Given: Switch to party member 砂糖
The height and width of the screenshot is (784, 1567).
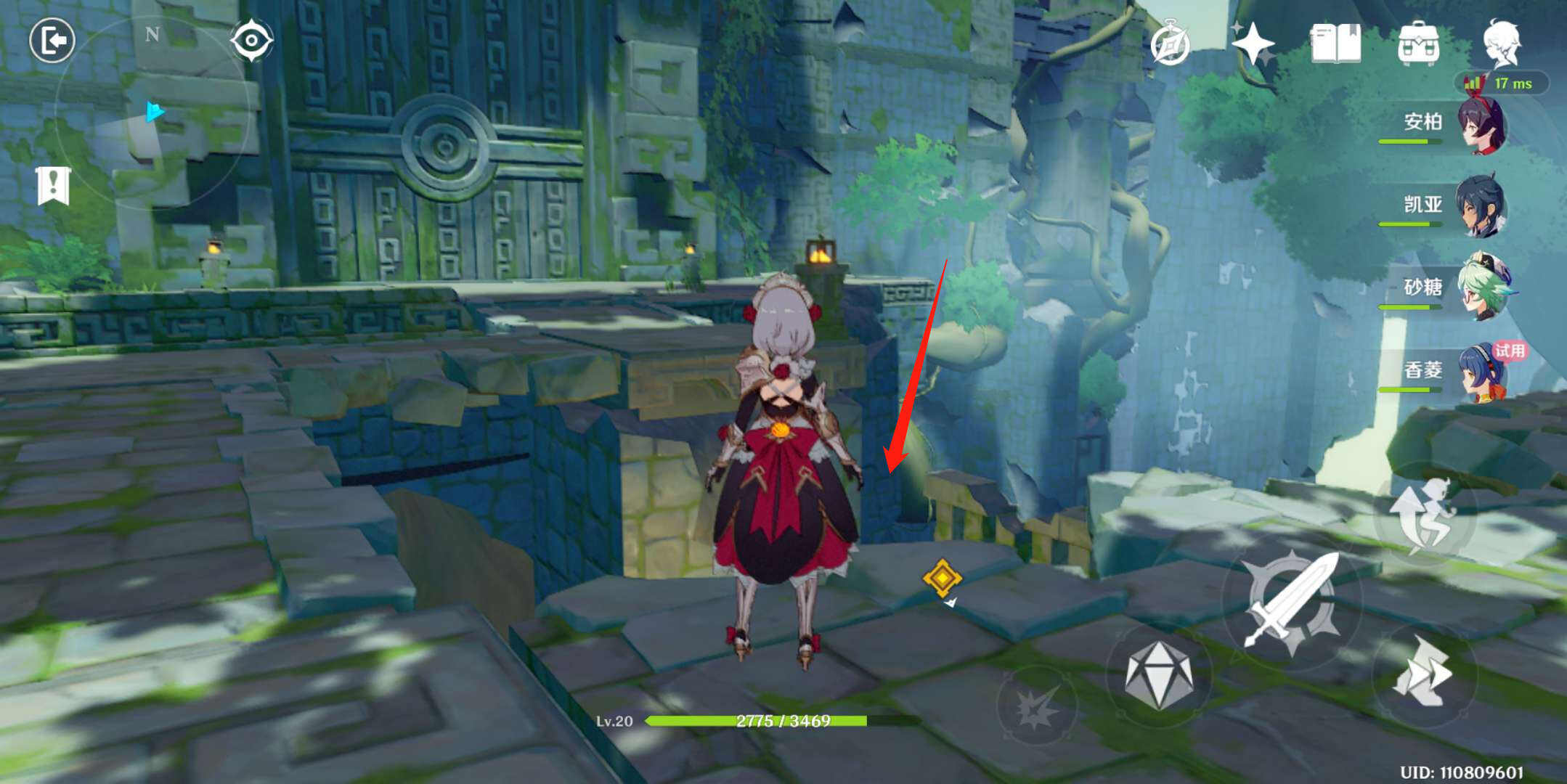Looking at the screenshot, I should (x=1481, y=289).
